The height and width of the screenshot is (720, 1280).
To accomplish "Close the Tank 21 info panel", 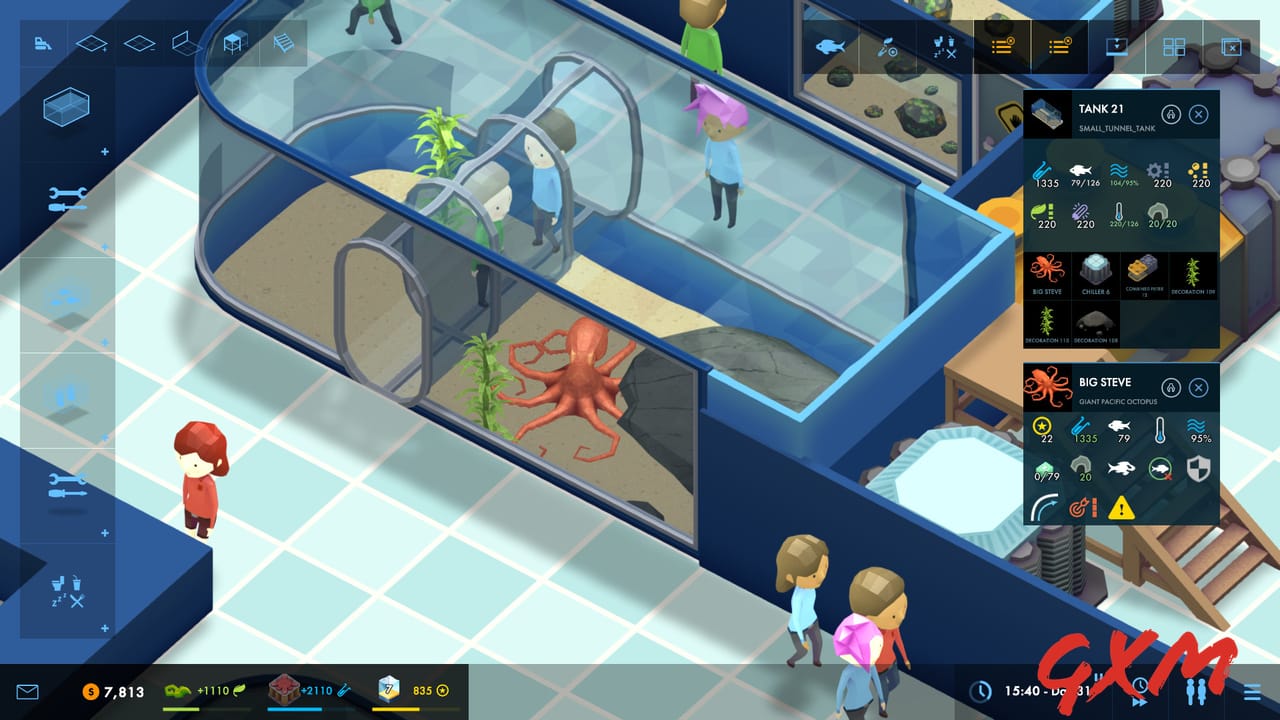I will 1197,114.
